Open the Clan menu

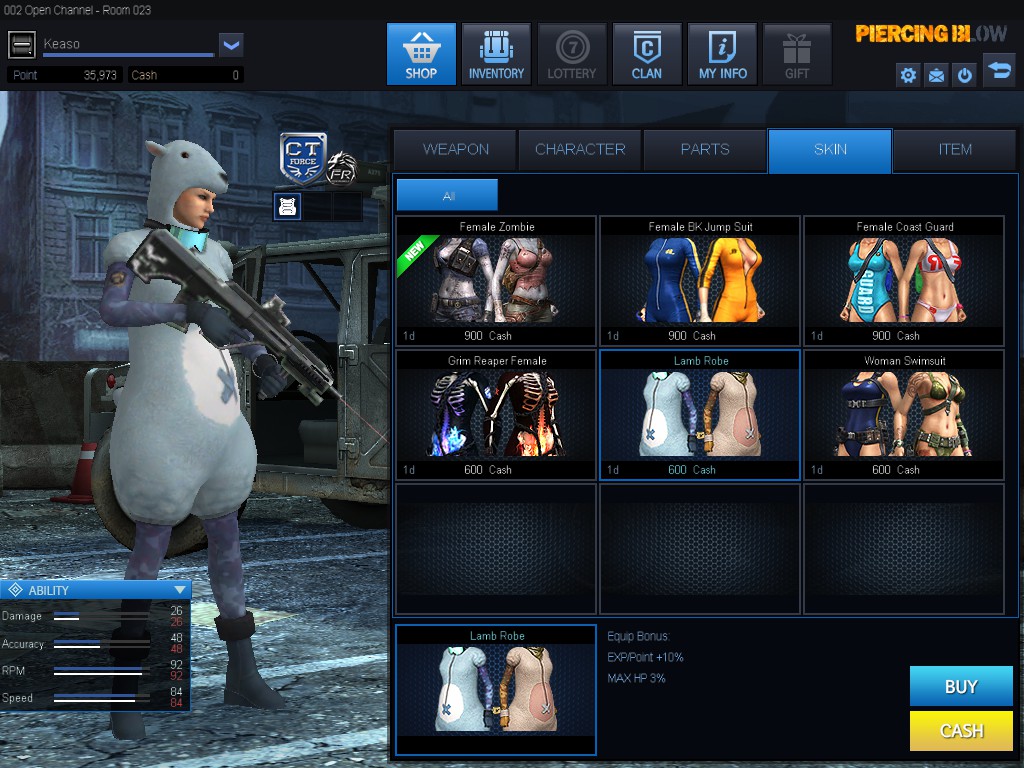click(646, 54)
